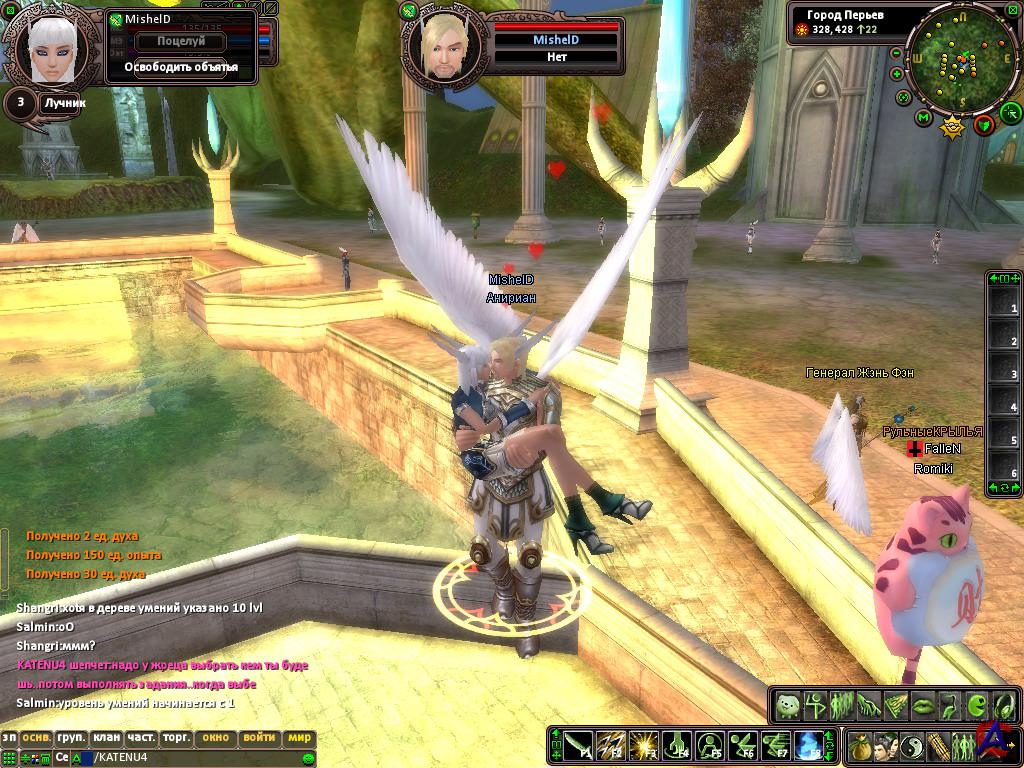The width and height of the screenshot is (1024, 768).
Task: Open the world map with the M button
Action: coord(924,118)
